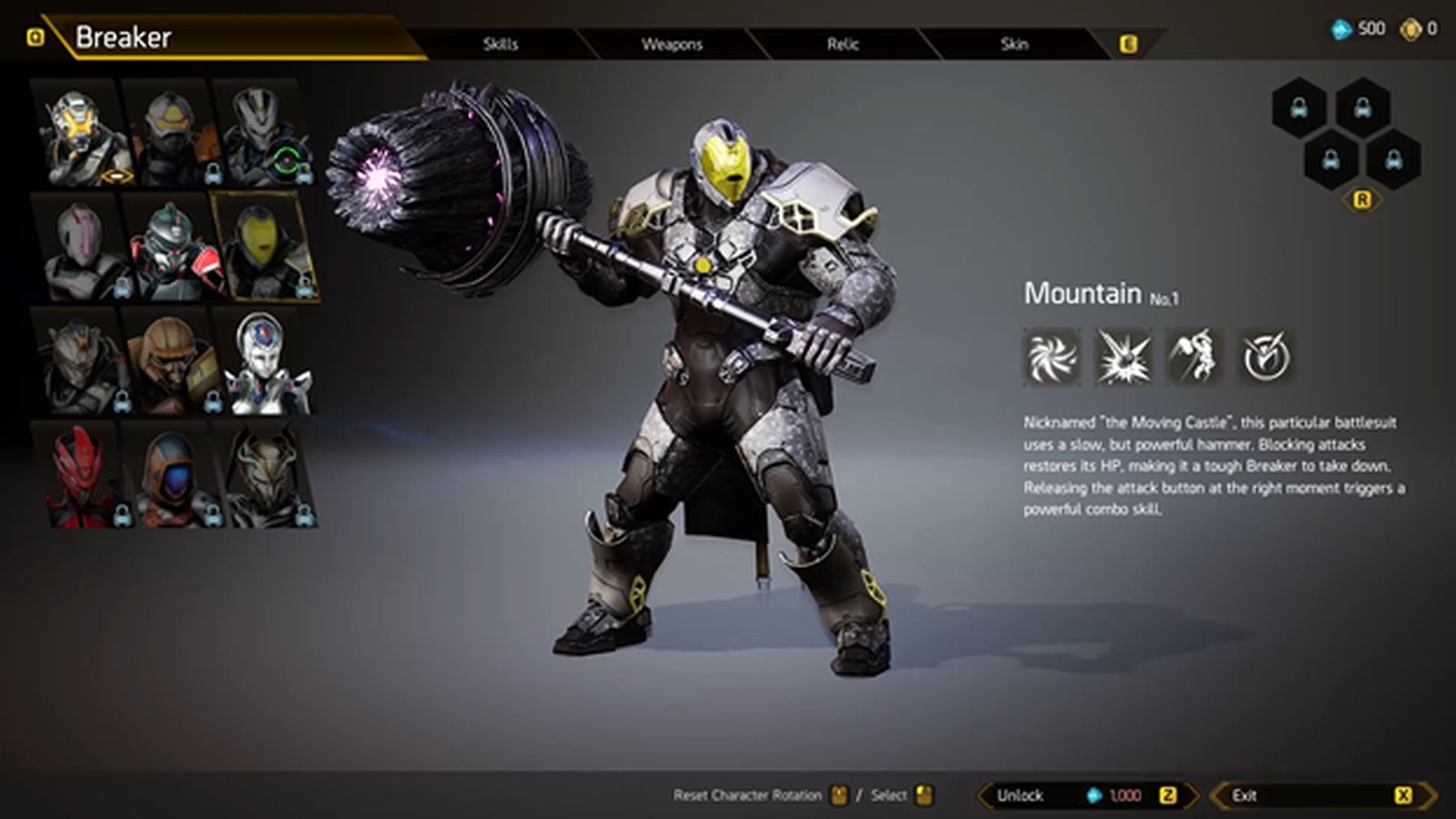The width and height of the screenshot is (1456, 819).
Task: Show the Skin tab
Action: pyautogui.click(x=1014, y=44)
